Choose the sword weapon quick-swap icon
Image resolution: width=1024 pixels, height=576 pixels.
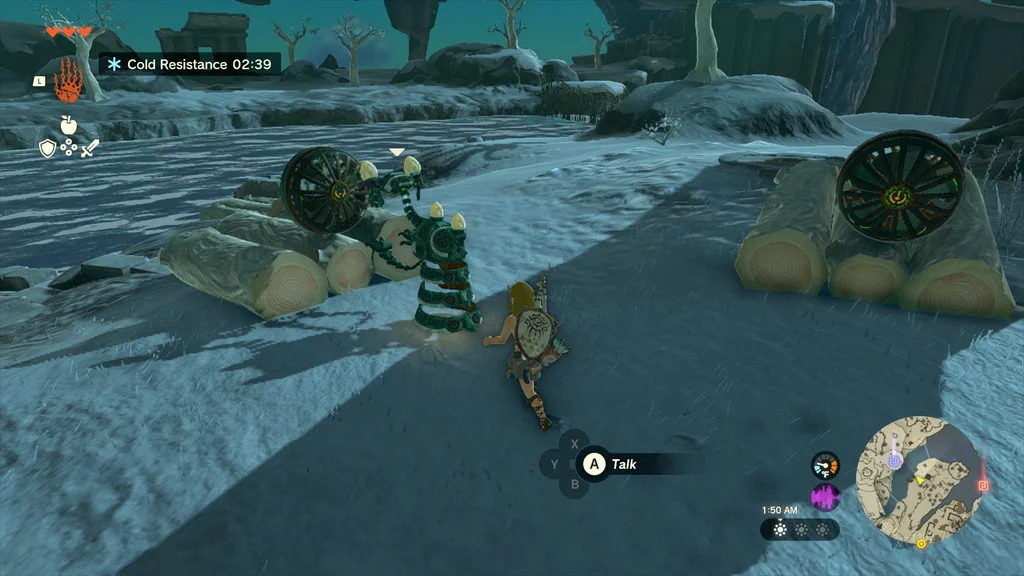(90, 148)
